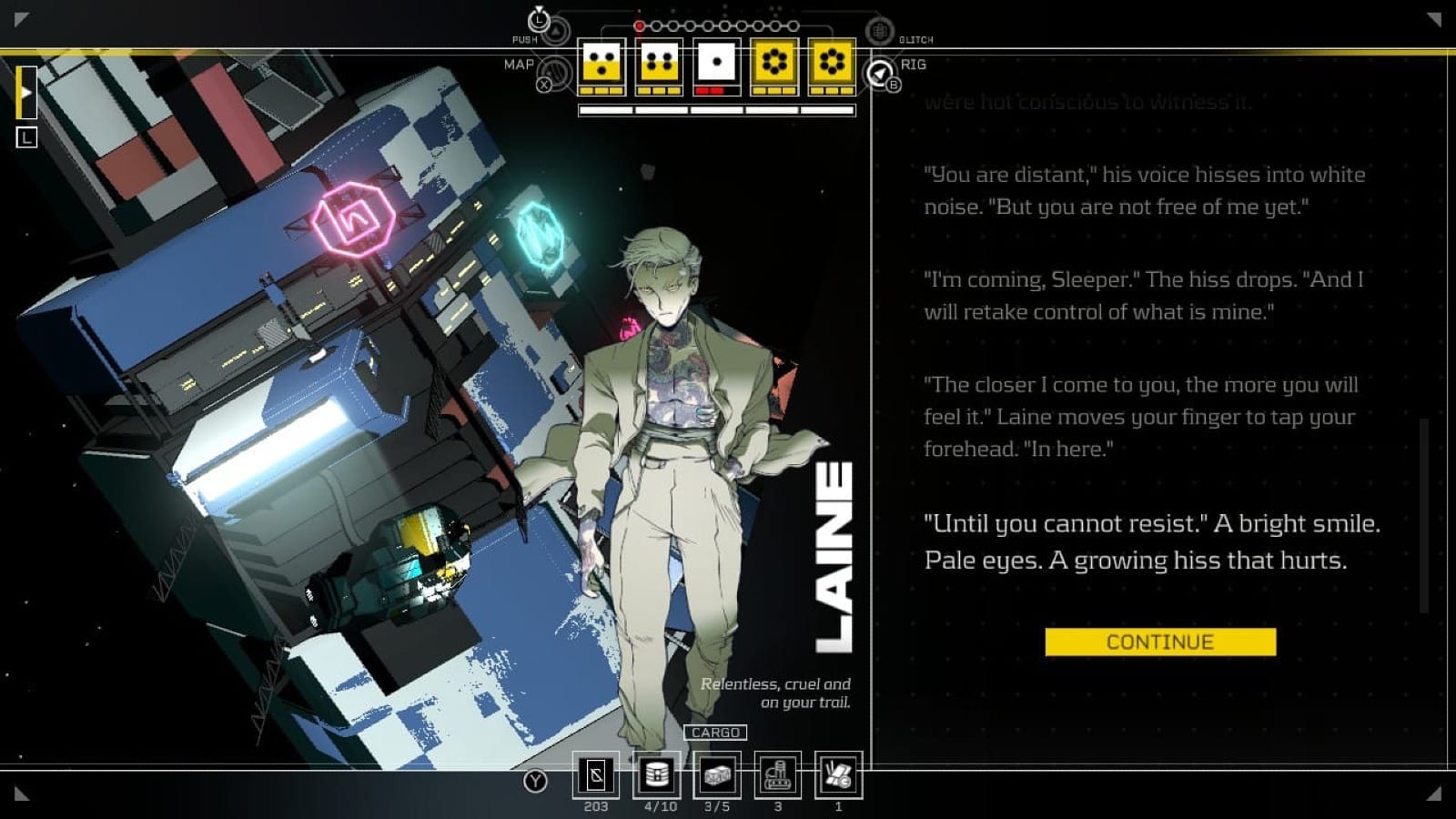The width and height of the screenshot is (1456, 819).
Task: Select the supply crates cargo slot
Action: pos(717,775)
